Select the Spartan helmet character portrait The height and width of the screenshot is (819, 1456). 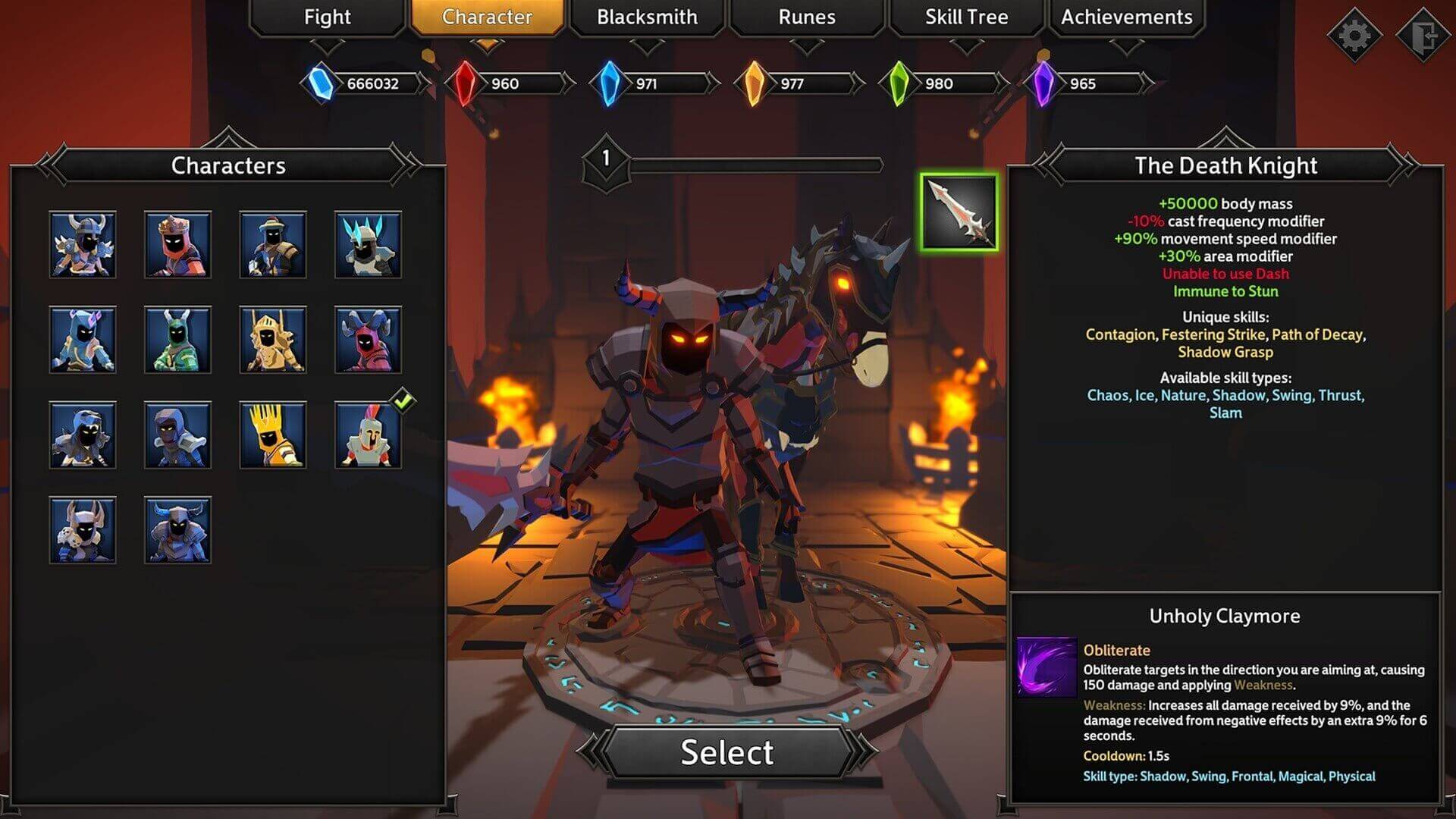coord(369,435)
